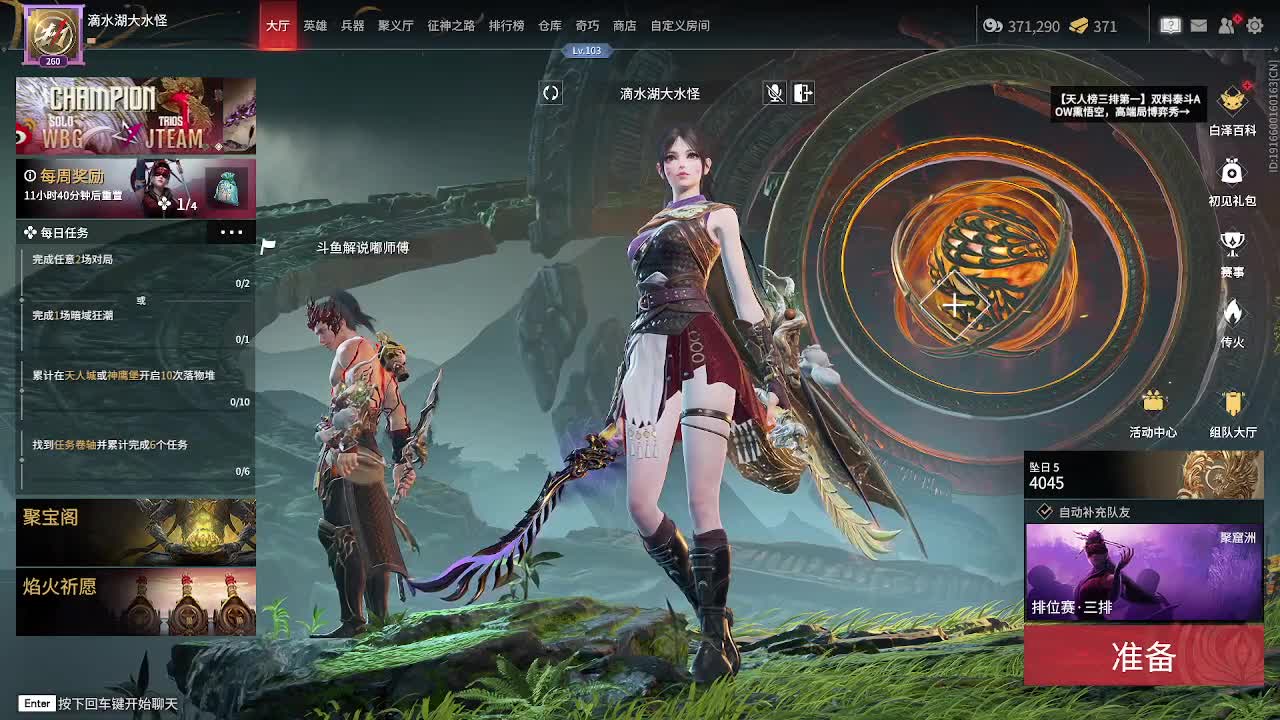Mute the microphone in the room panel
This screenshot has width=1280, height=720.
[775, 93]
